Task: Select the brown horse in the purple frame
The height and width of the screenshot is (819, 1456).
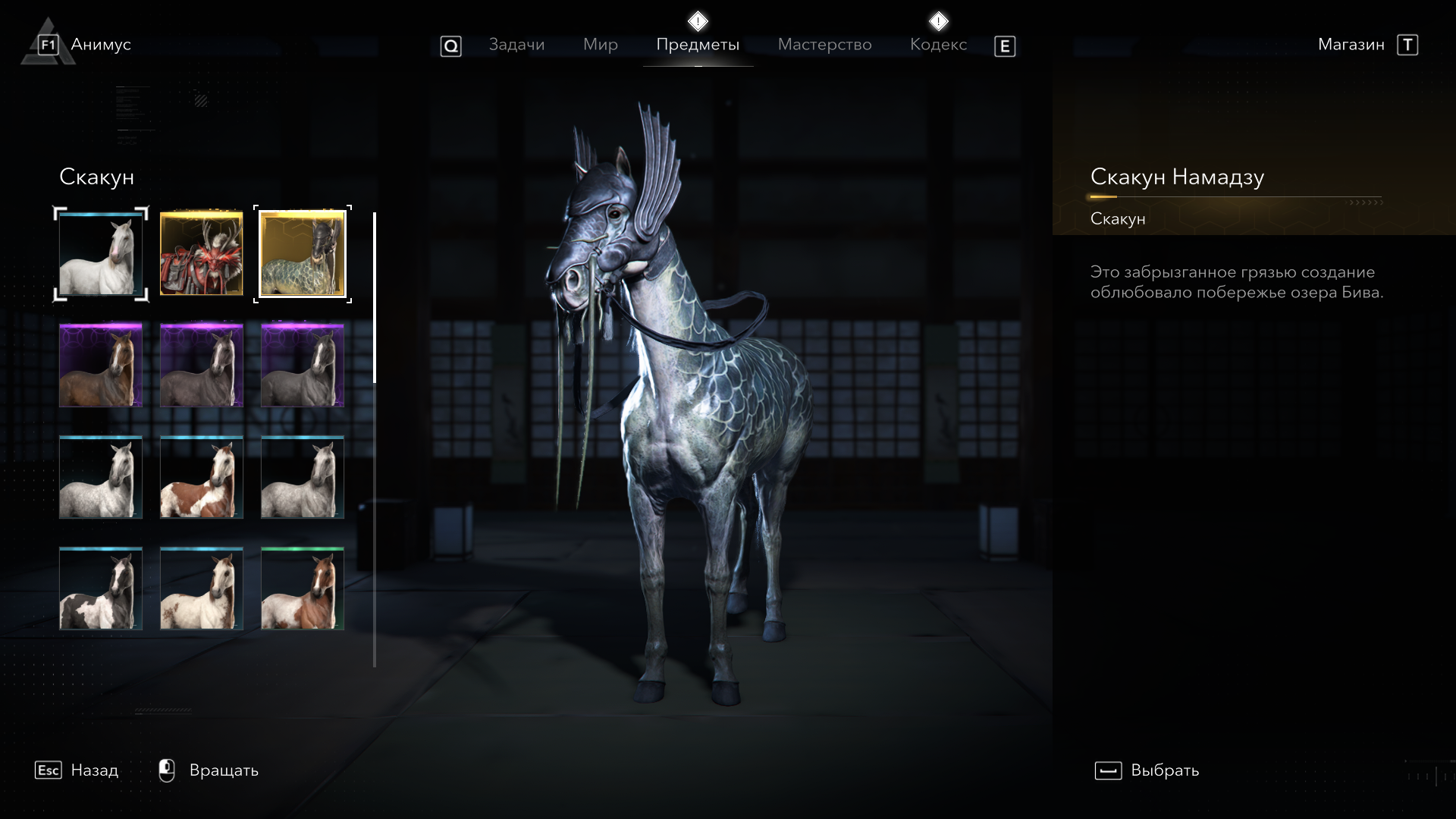Action: coord(101,366)
